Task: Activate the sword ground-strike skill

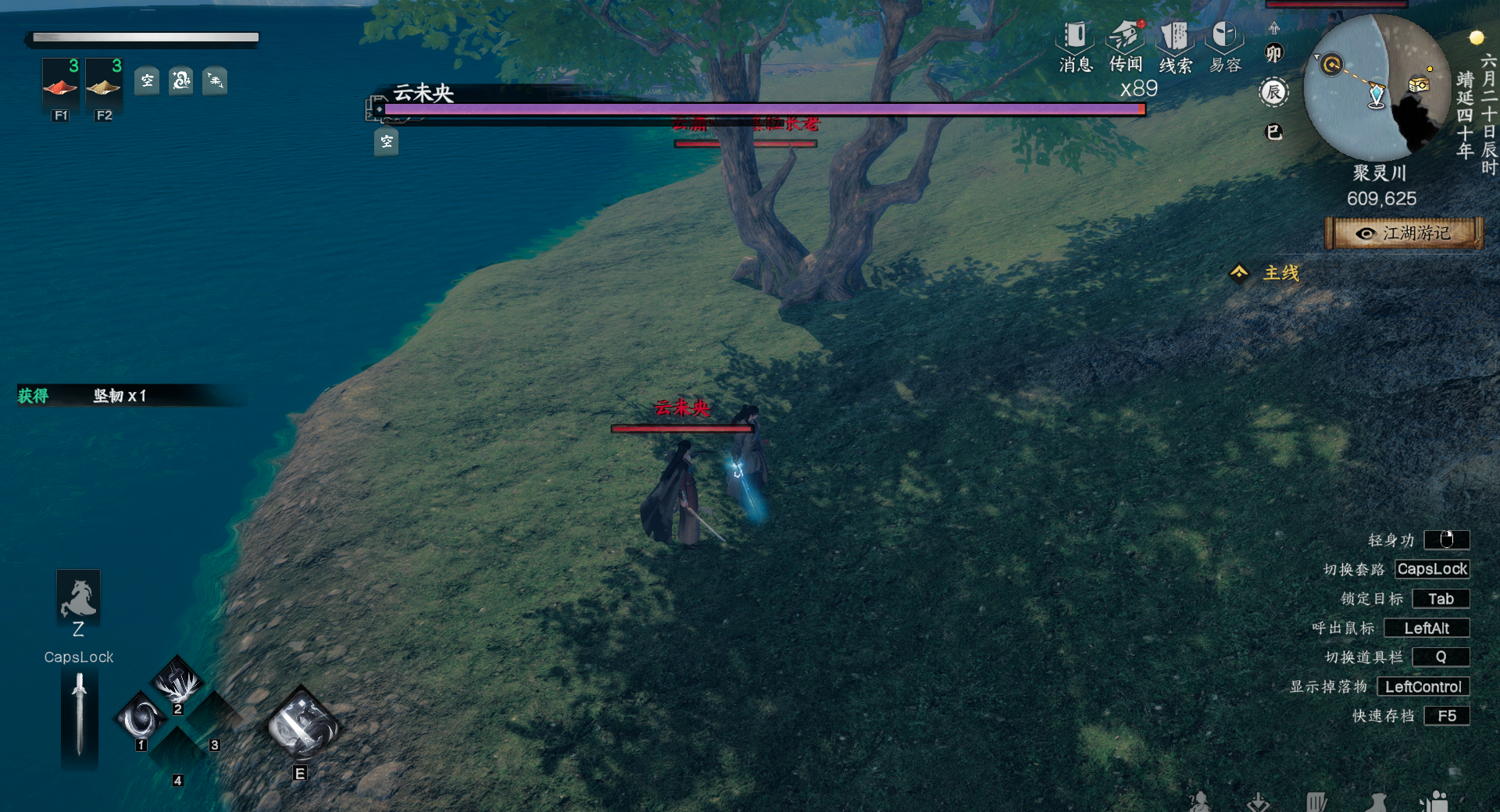Action: pyautogui.click(x=178, y=682)
